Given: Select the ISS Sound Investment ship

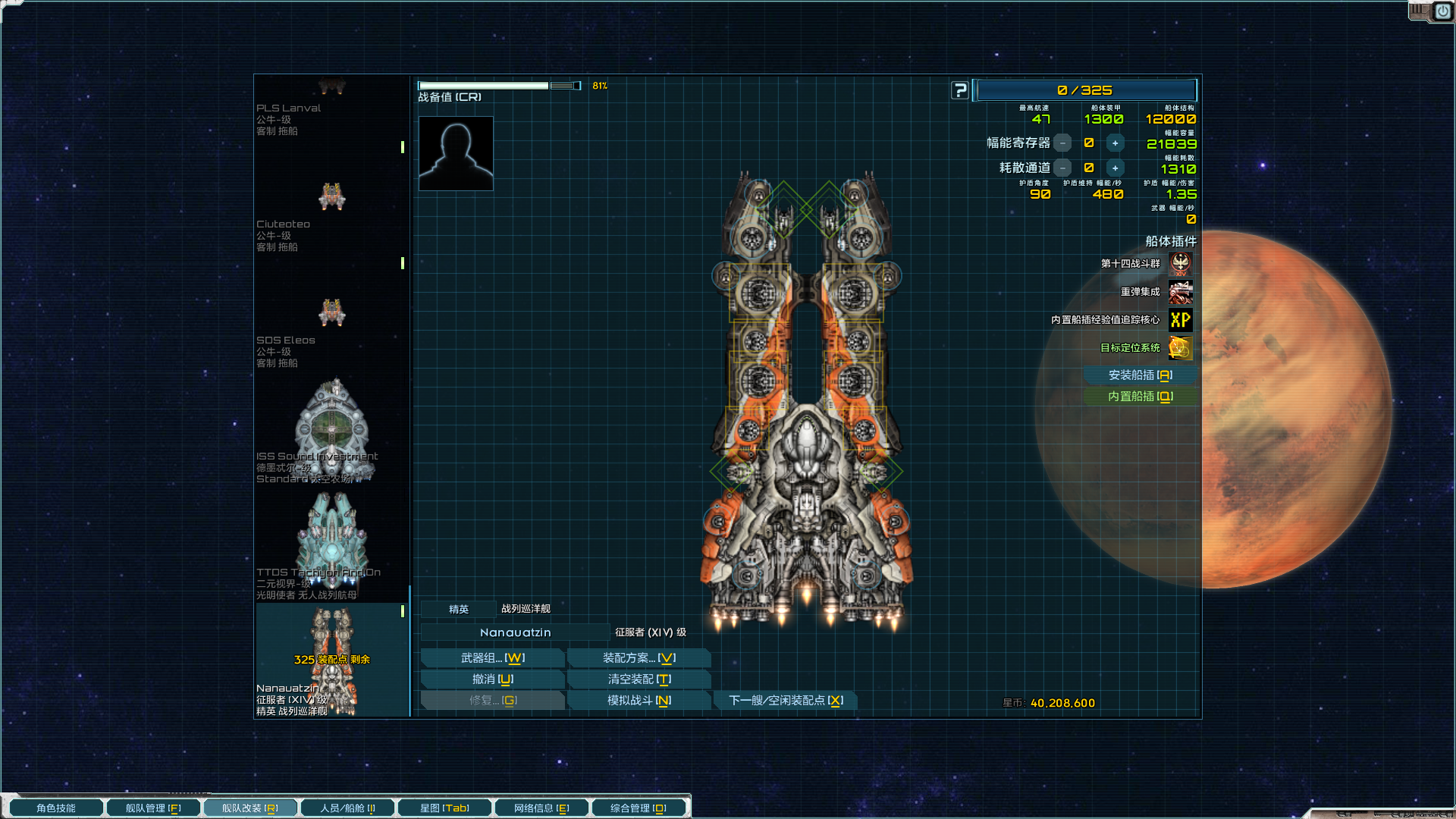Looking at the screenshot, I should click(331, 431).
